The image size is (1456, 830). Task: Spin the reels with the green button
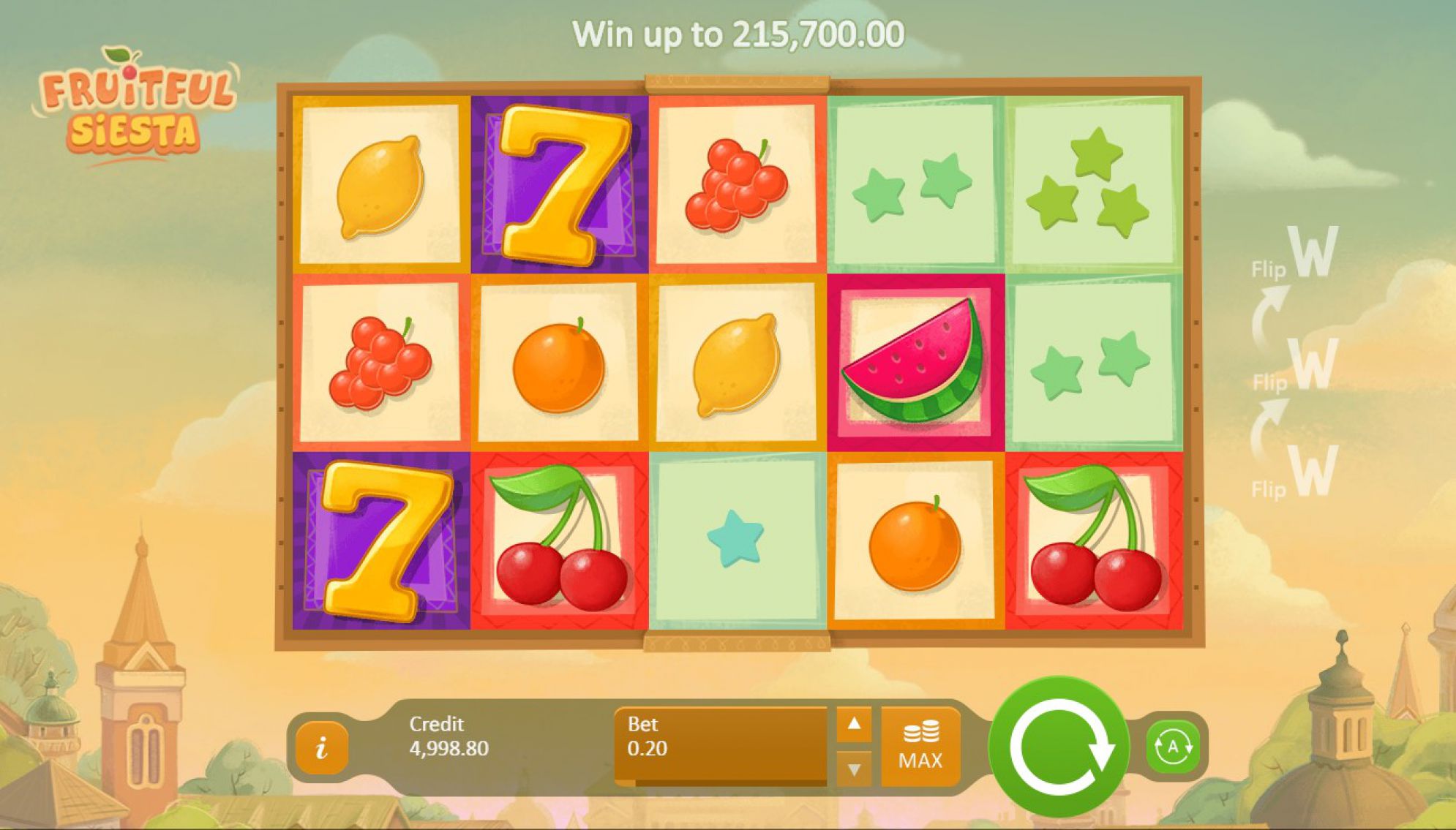pyautogui.click(x=1059, y=747)
